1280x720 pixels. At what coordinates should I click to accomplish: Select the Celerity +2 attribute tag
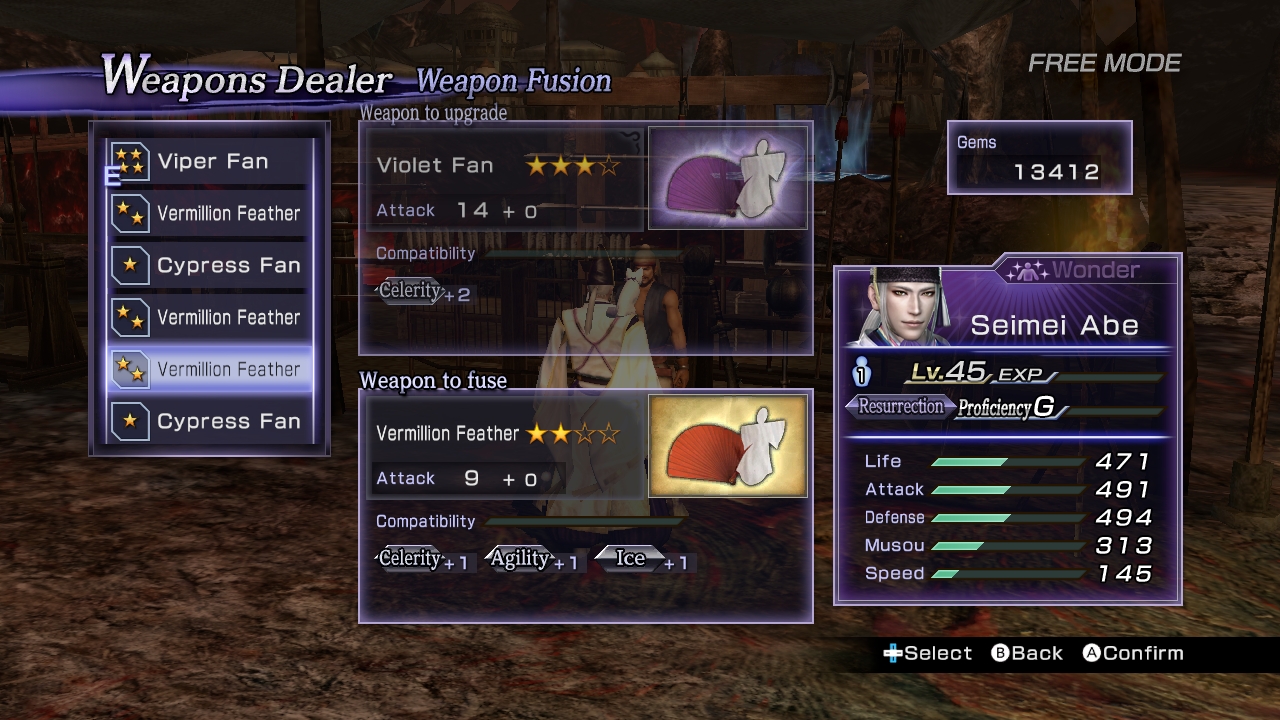point(423,292)
